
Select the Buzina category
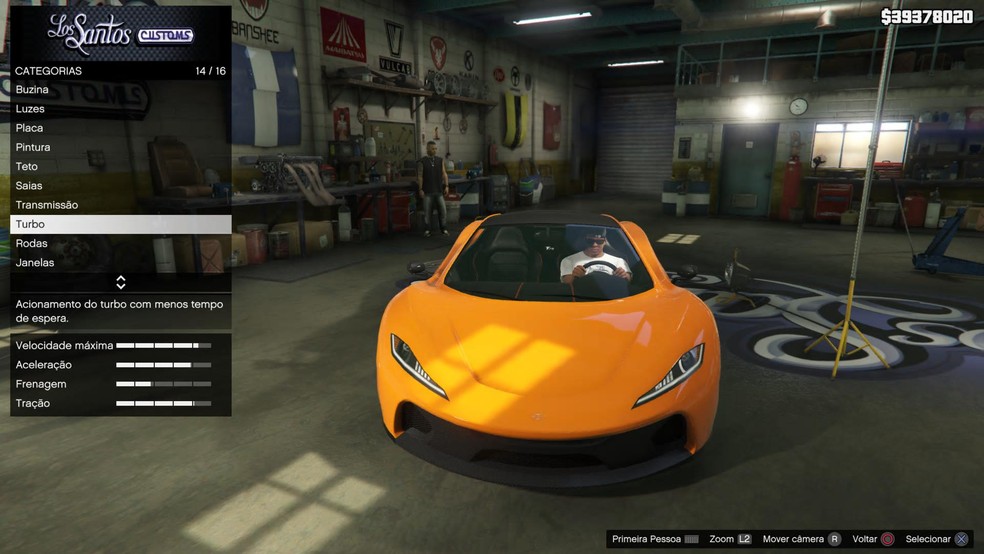tap(120, 90)
